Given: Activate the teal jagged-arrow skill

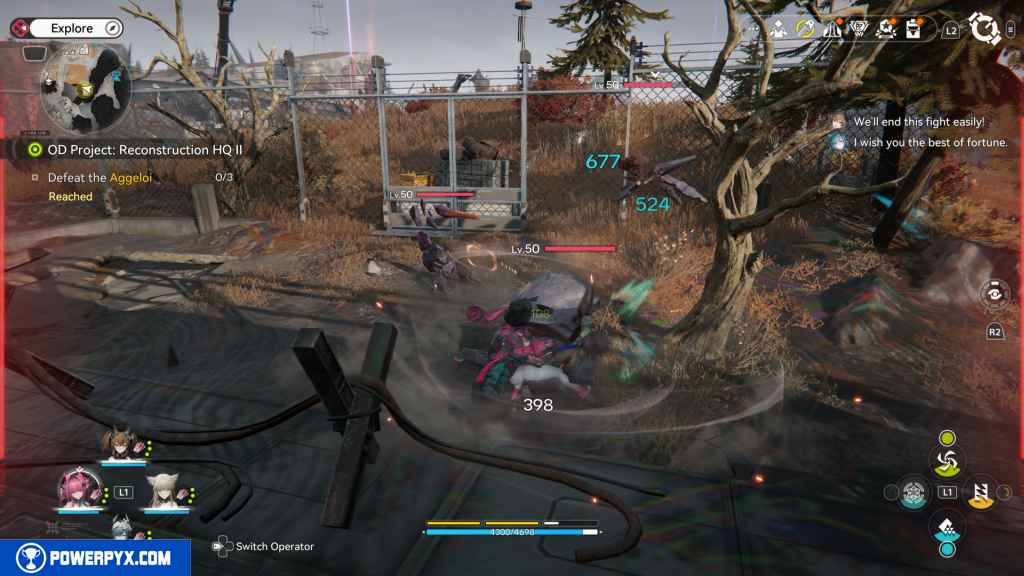Looking at the screenshot, I should [946, 524].
